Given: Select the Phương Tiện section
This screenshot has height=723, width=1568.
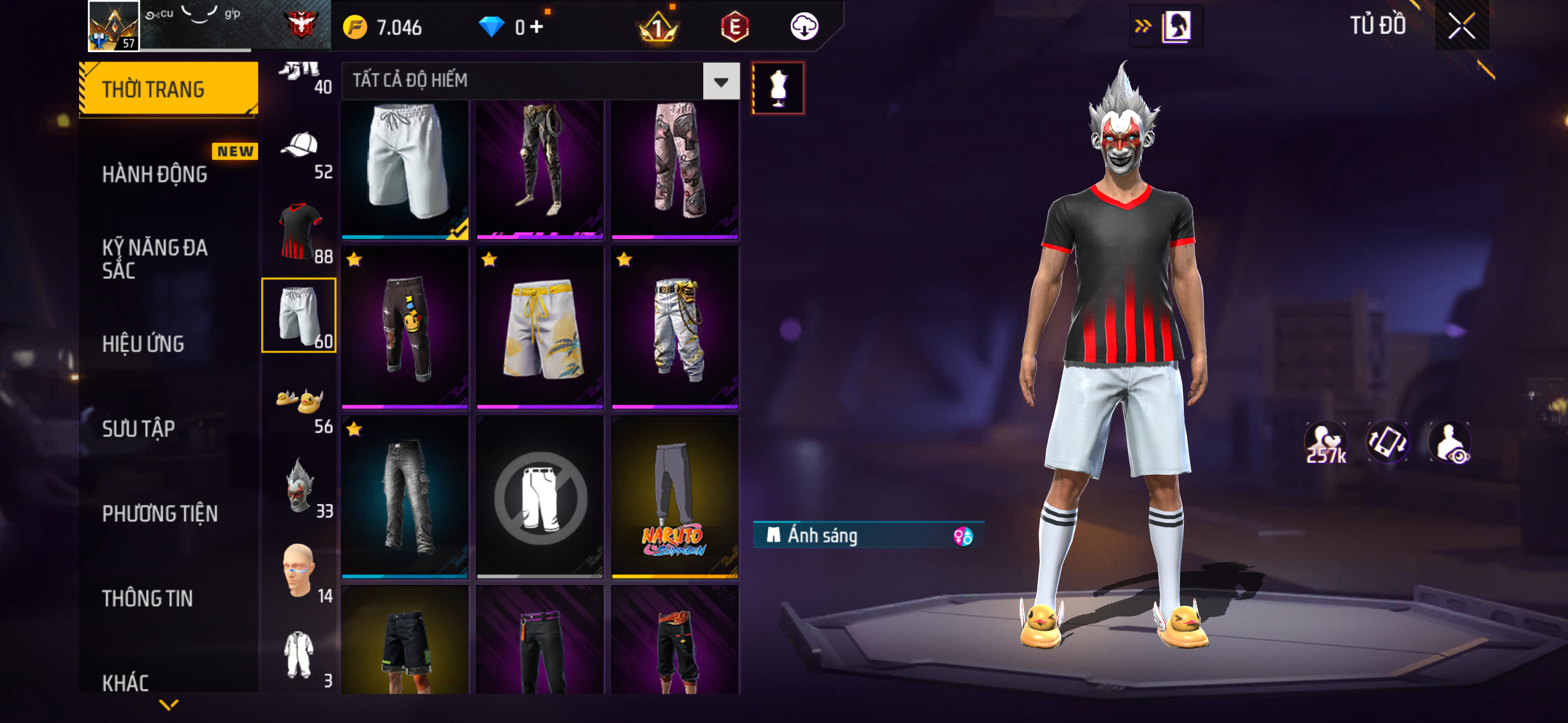Looking at the screenshot, I should tap(159, 513).
